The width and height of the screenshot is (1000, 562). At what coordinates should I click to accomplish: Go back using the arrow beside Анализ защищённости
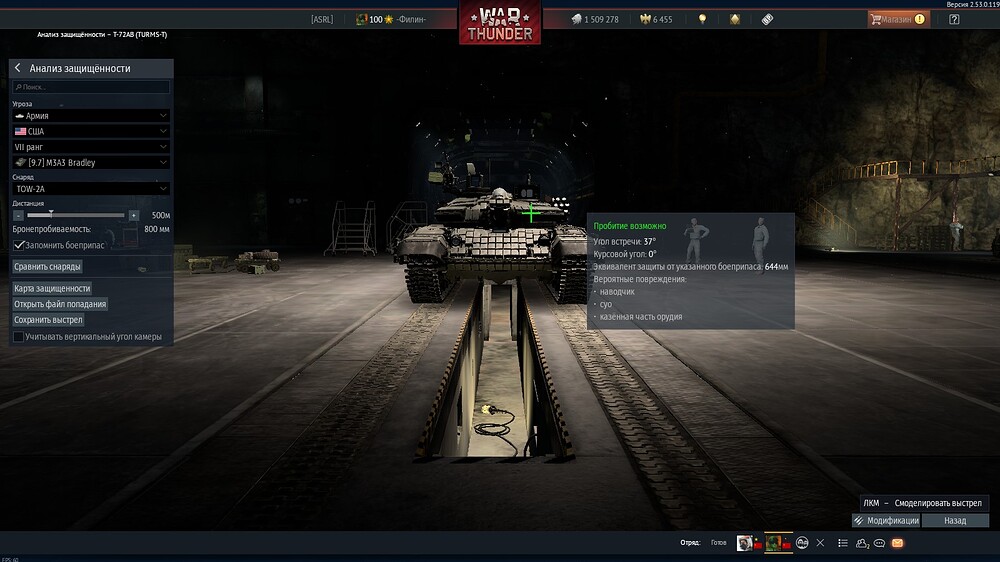pos(18,68)
